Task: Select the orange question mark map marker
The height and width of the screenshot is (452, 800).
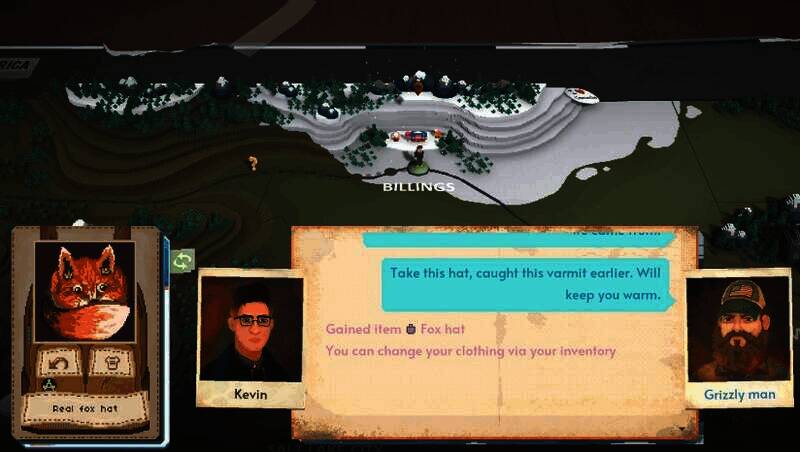Action: [253, 163]
